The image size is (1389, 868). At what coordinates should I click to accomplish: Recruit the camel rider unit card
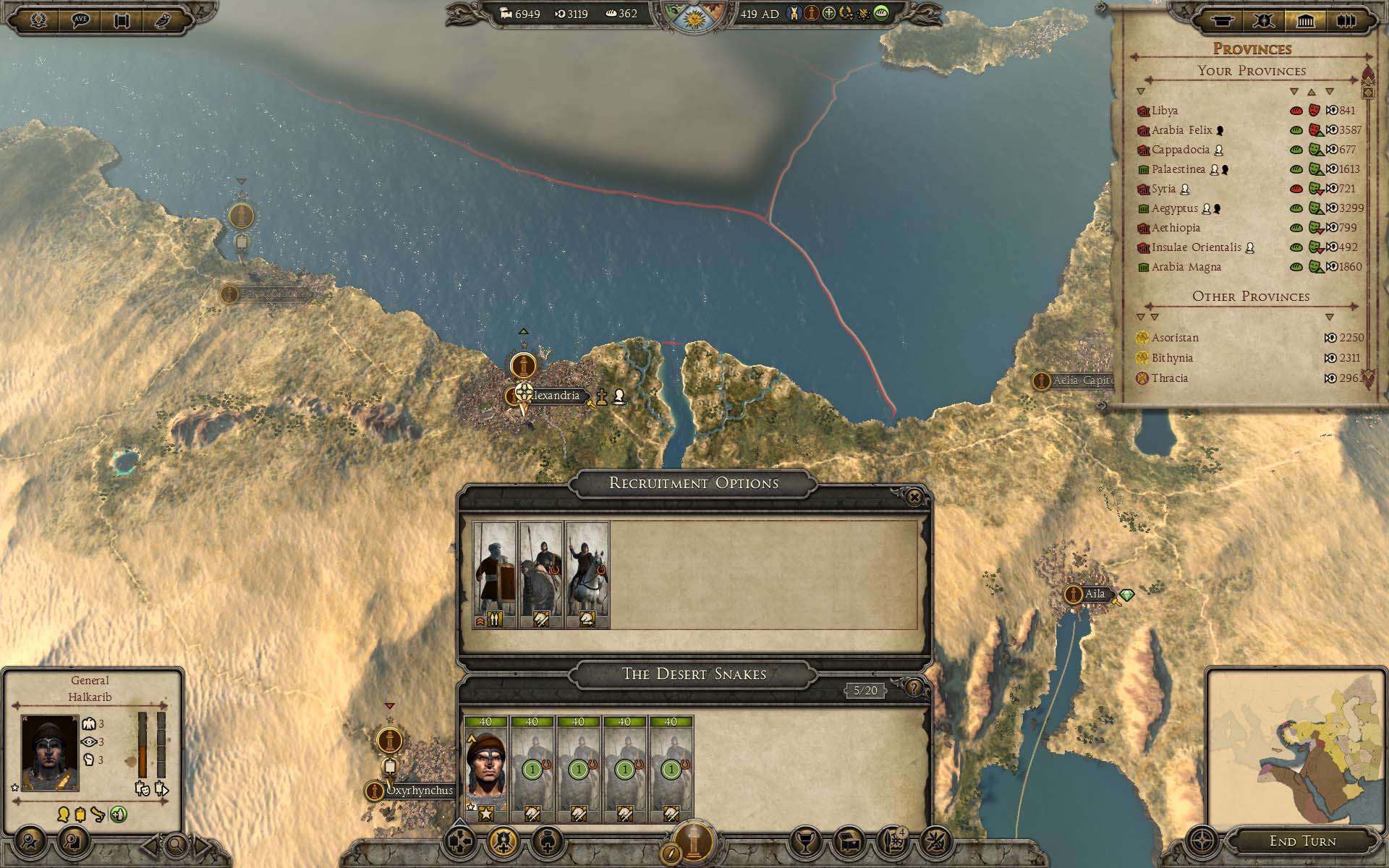pos(541,574)
